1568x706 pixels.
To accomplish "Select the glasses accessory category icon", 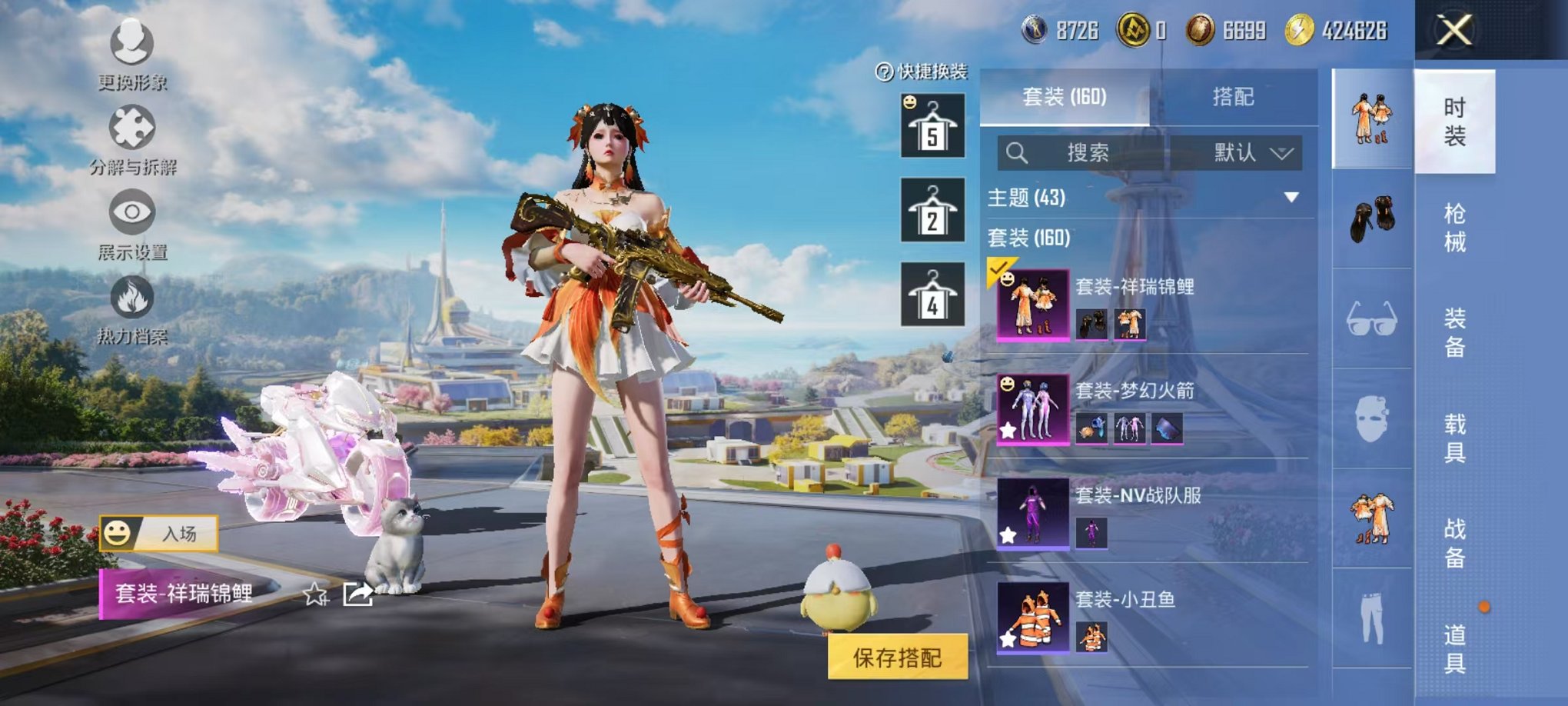I will (1371, 318).
